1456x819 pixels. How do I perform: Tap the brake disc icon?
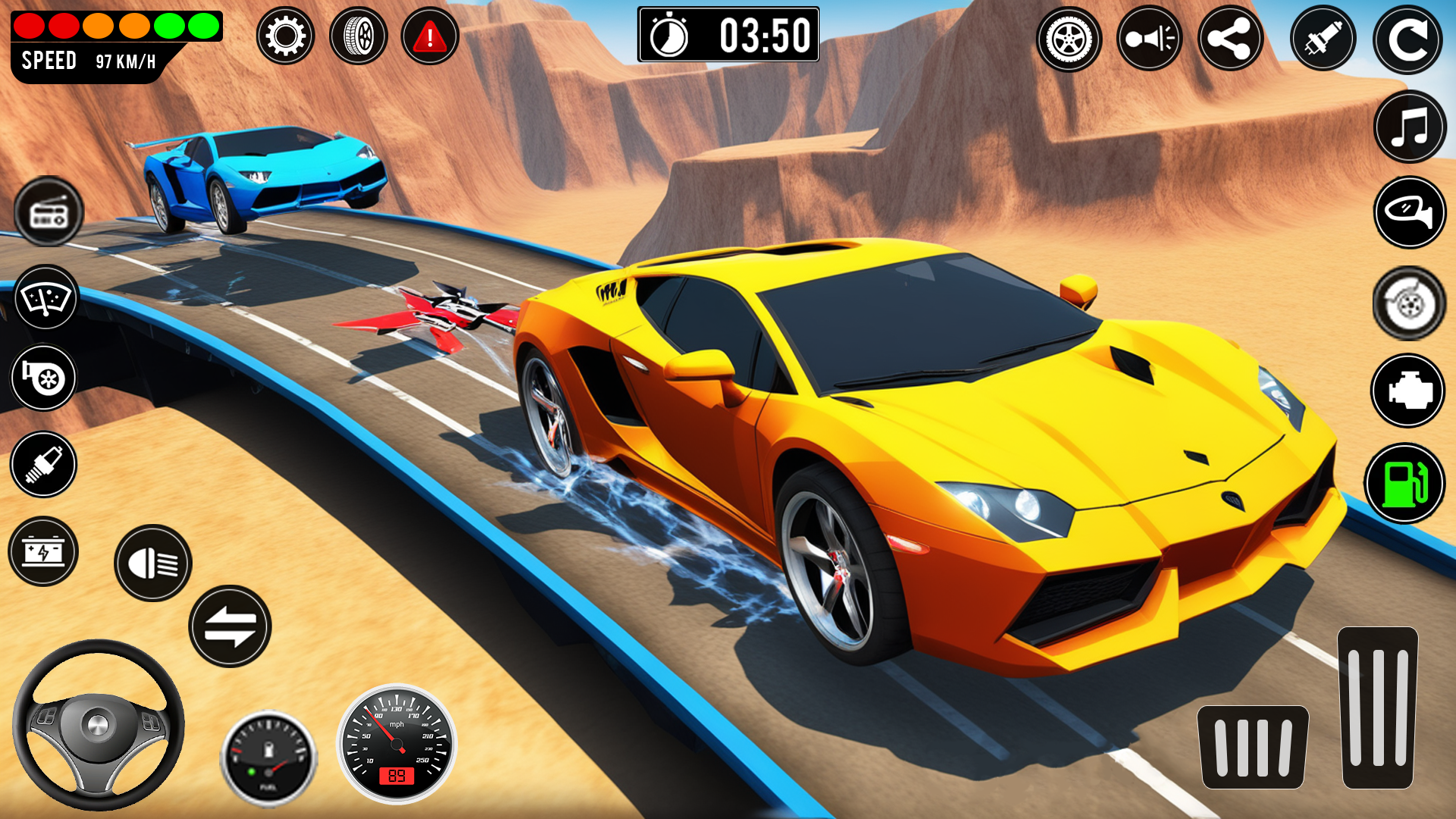click(1409, 303)
